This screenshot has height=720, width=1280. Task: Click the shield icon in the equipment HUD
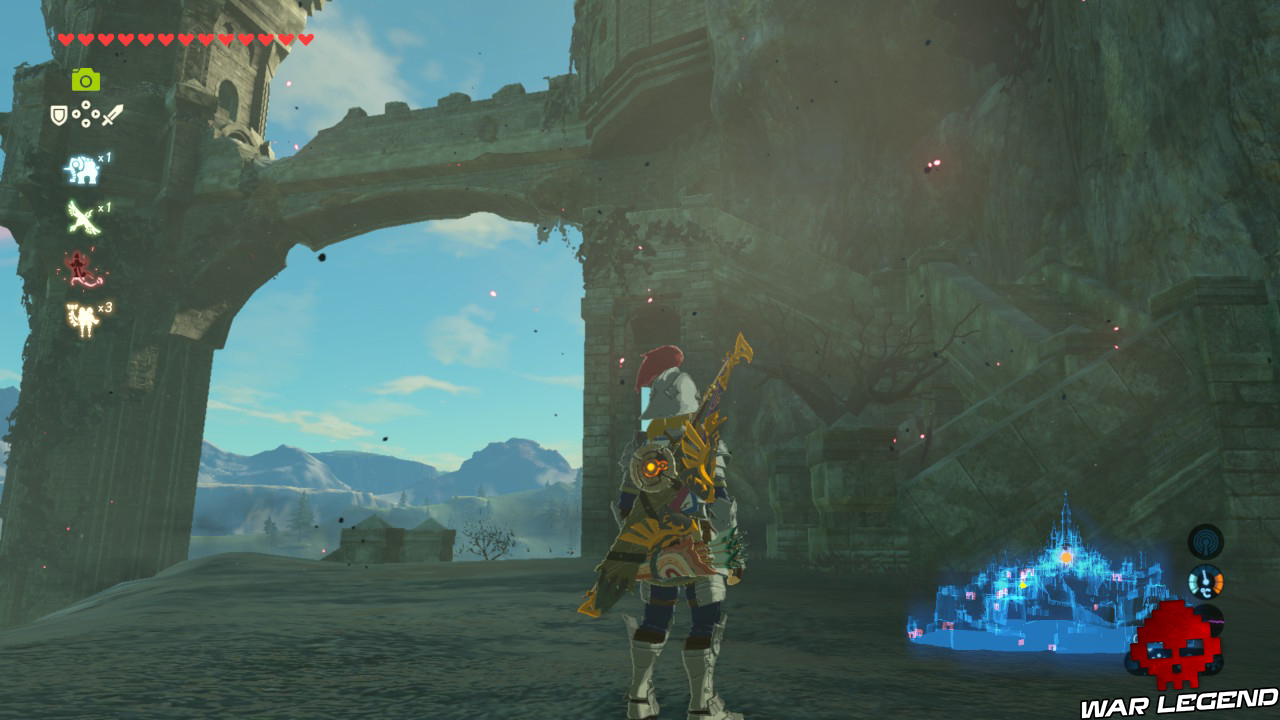click(58, 113)
